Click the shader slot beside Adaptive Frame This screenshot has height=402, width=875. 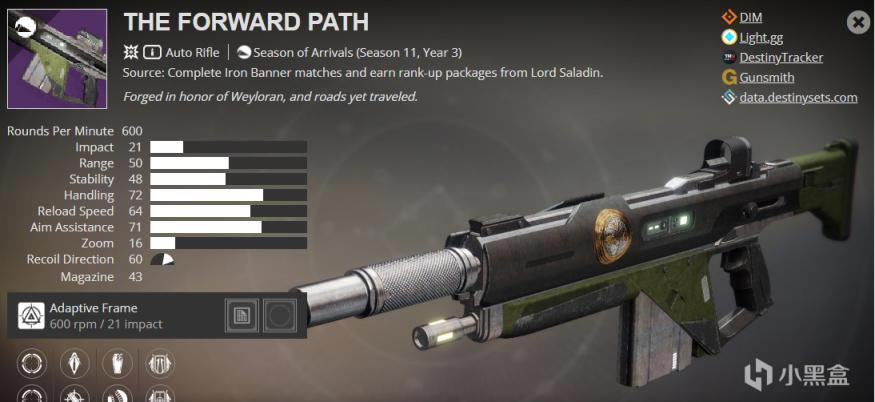click(x=241, y=316)
